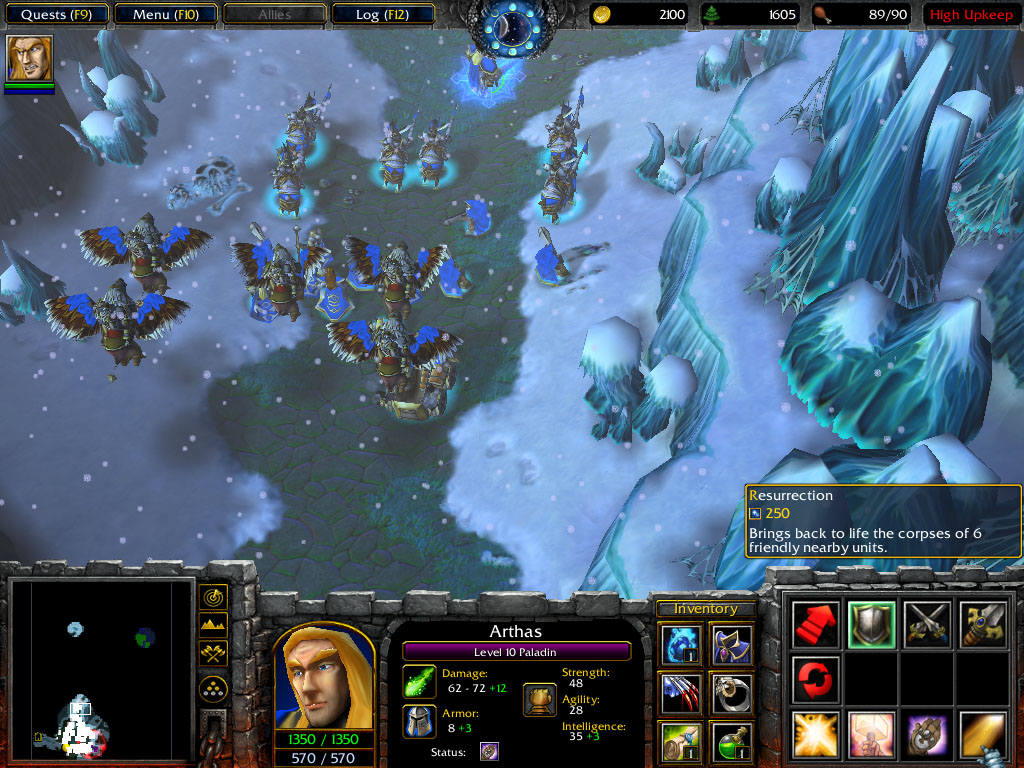Cast Holy Light ability
The width and height of the screenshot is (1024, 768).
815,734
